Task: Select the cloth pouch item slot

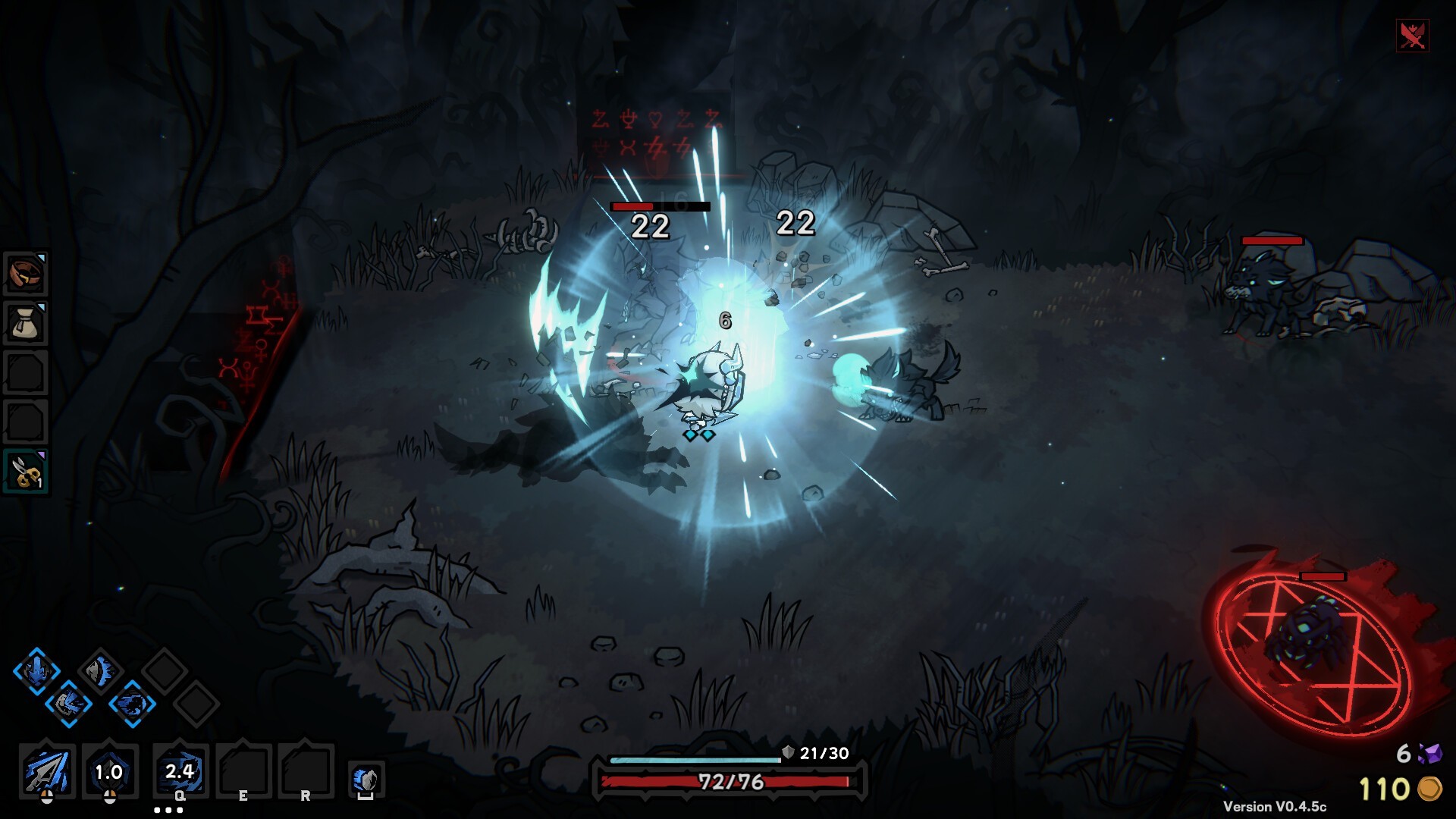Action: click(25, 322)
